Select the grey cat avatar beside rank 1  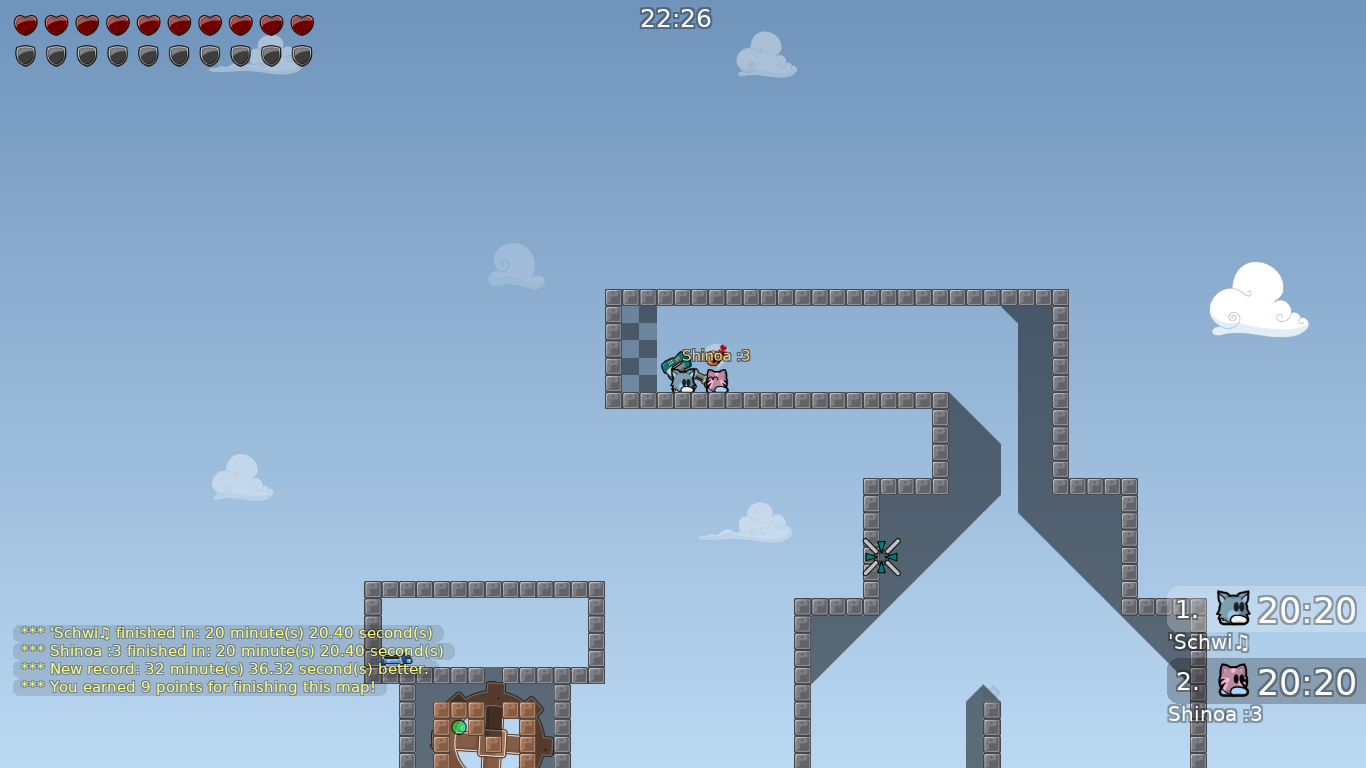[1232, 608]
